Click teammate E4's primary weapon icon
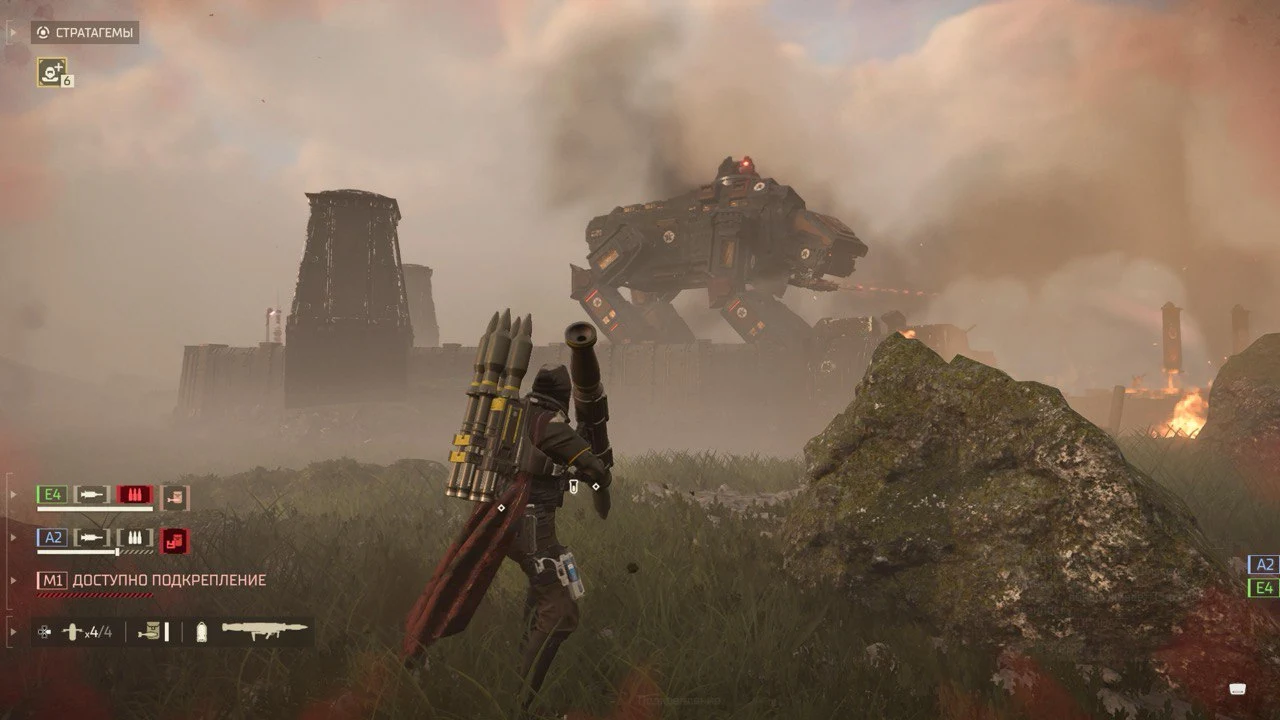 pyautogui.click(x=90, y=495)
